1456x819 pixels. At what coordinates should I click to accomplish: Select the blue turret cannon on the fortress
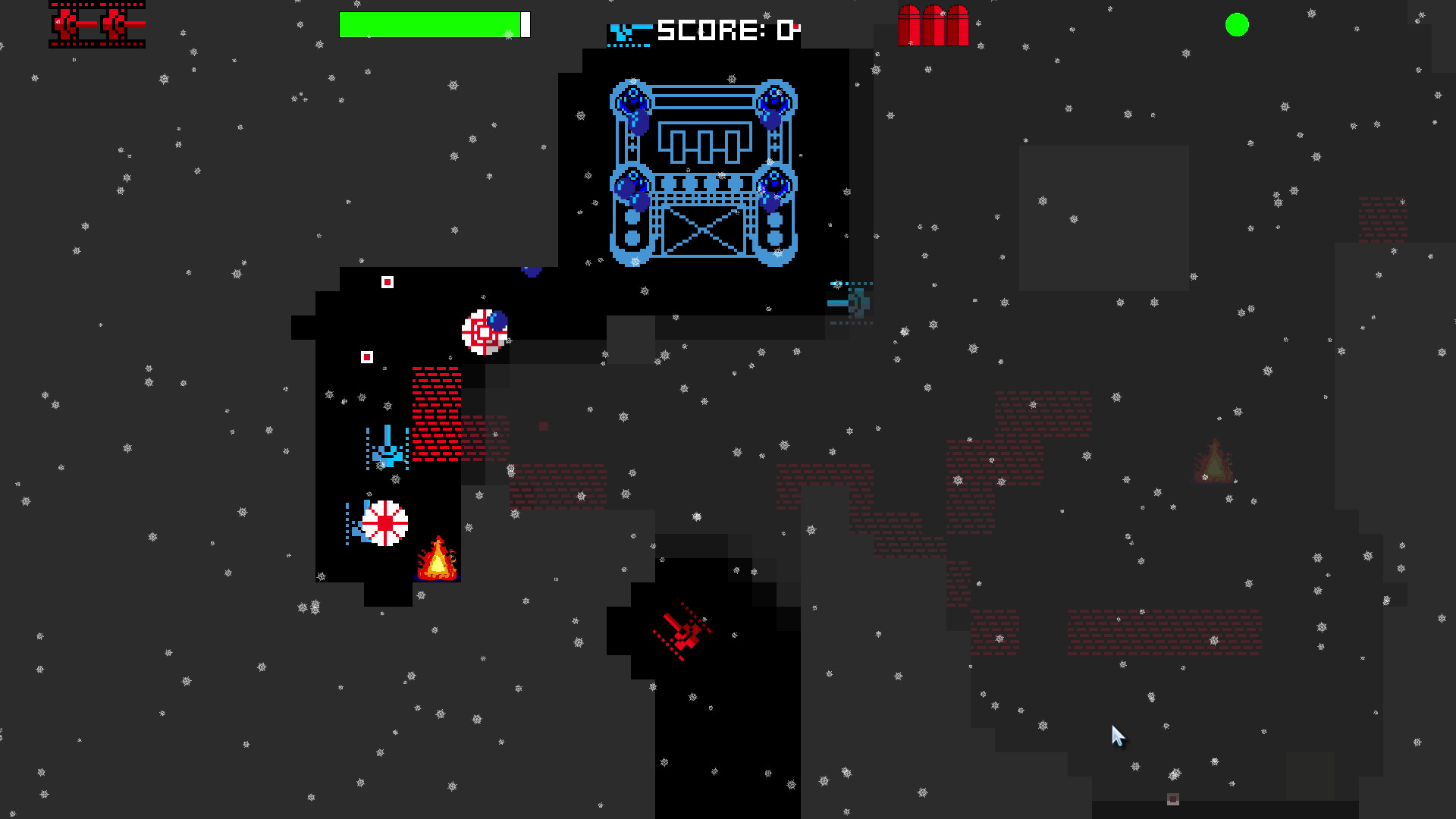(633, 97)
